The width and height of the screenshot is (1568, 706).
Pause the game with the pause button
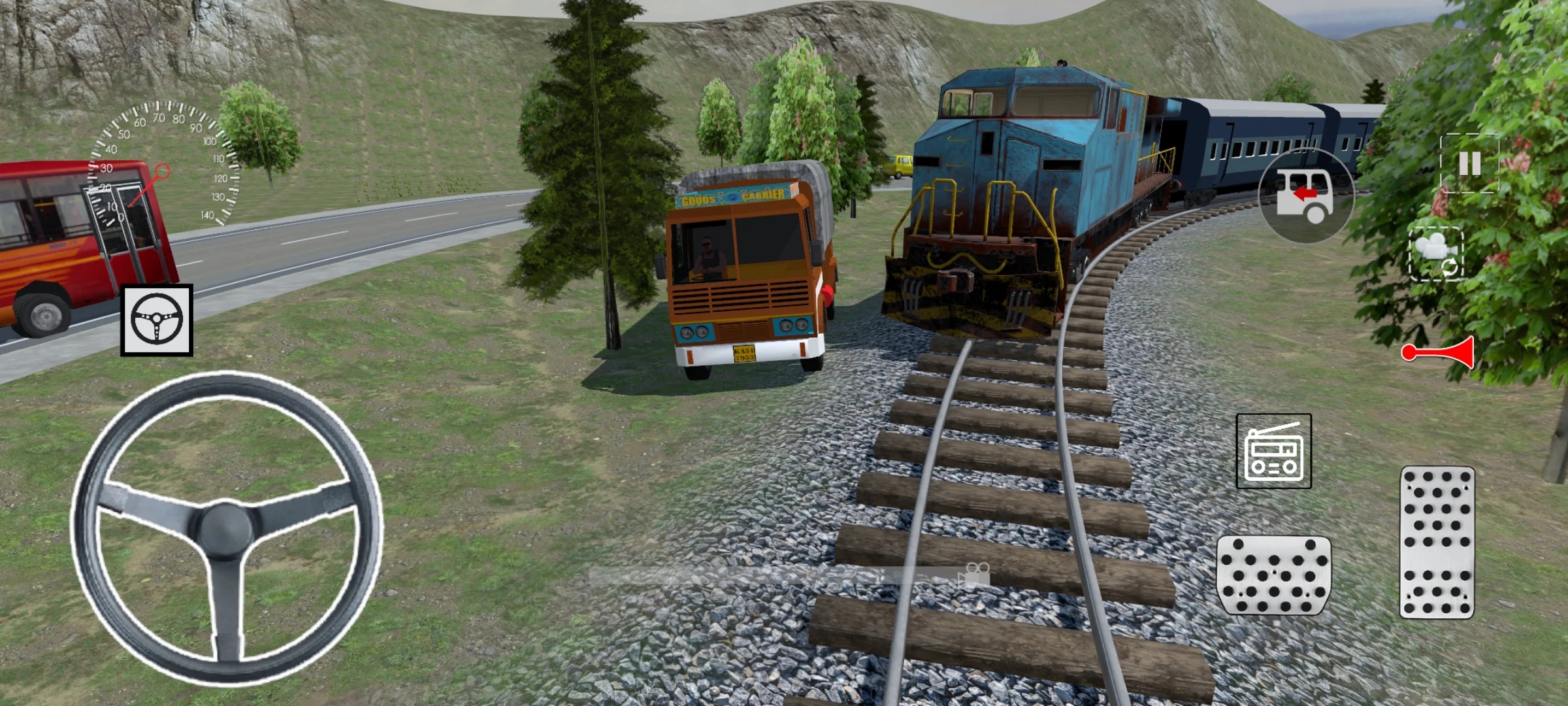(1469, 163)
